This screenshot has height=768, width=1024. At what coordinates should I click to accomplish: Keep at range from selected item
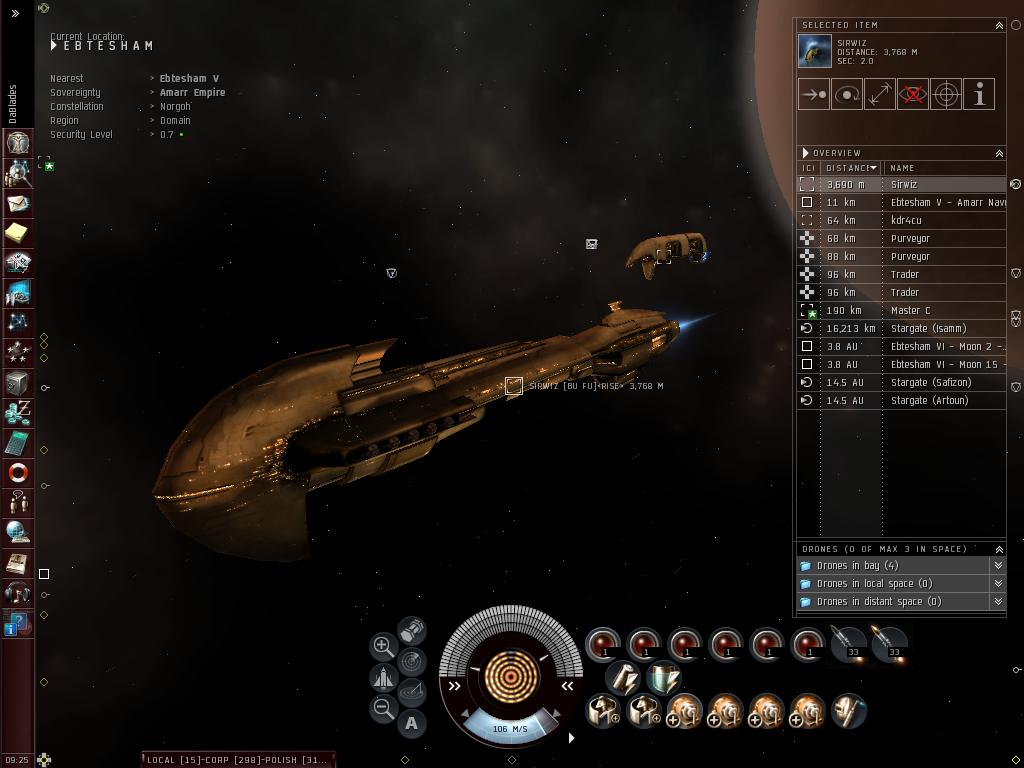pos(880,95)
